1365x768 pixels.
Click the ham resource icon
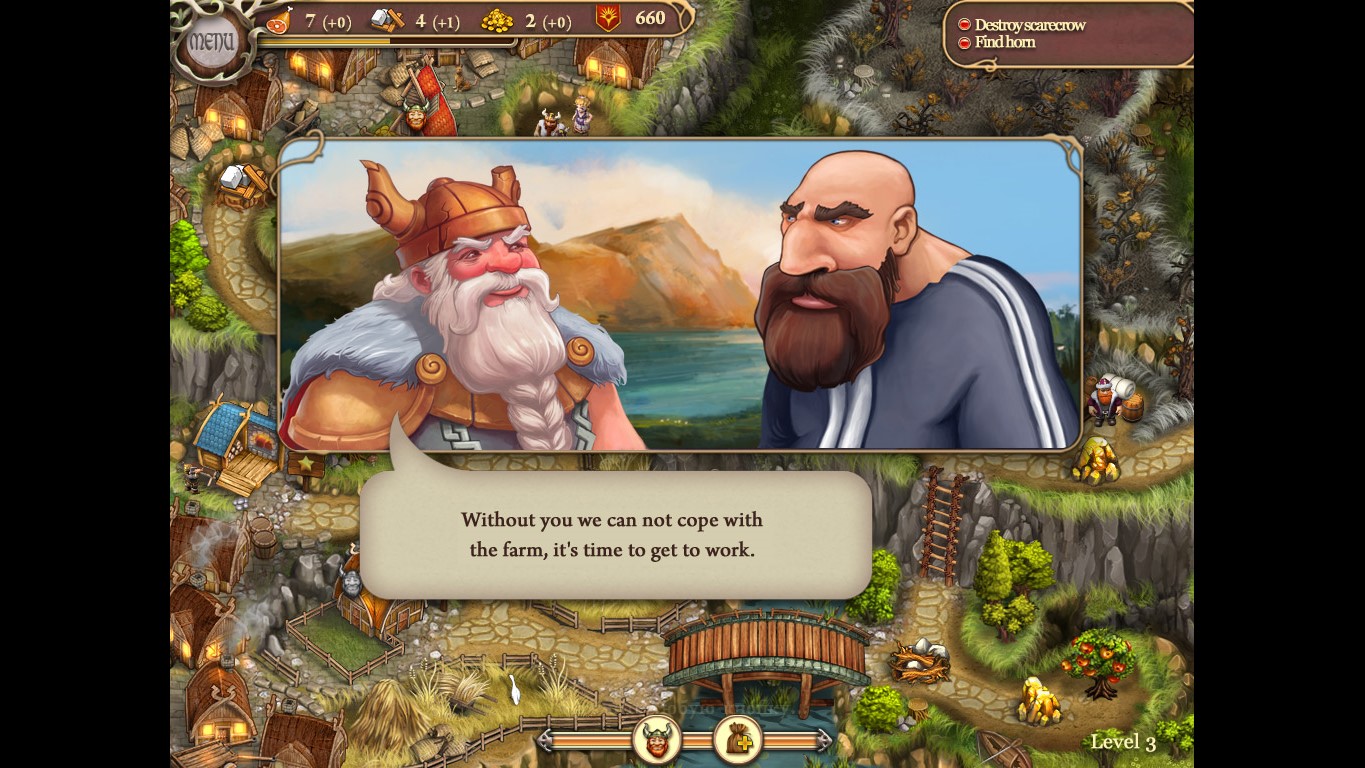(280, 20)
